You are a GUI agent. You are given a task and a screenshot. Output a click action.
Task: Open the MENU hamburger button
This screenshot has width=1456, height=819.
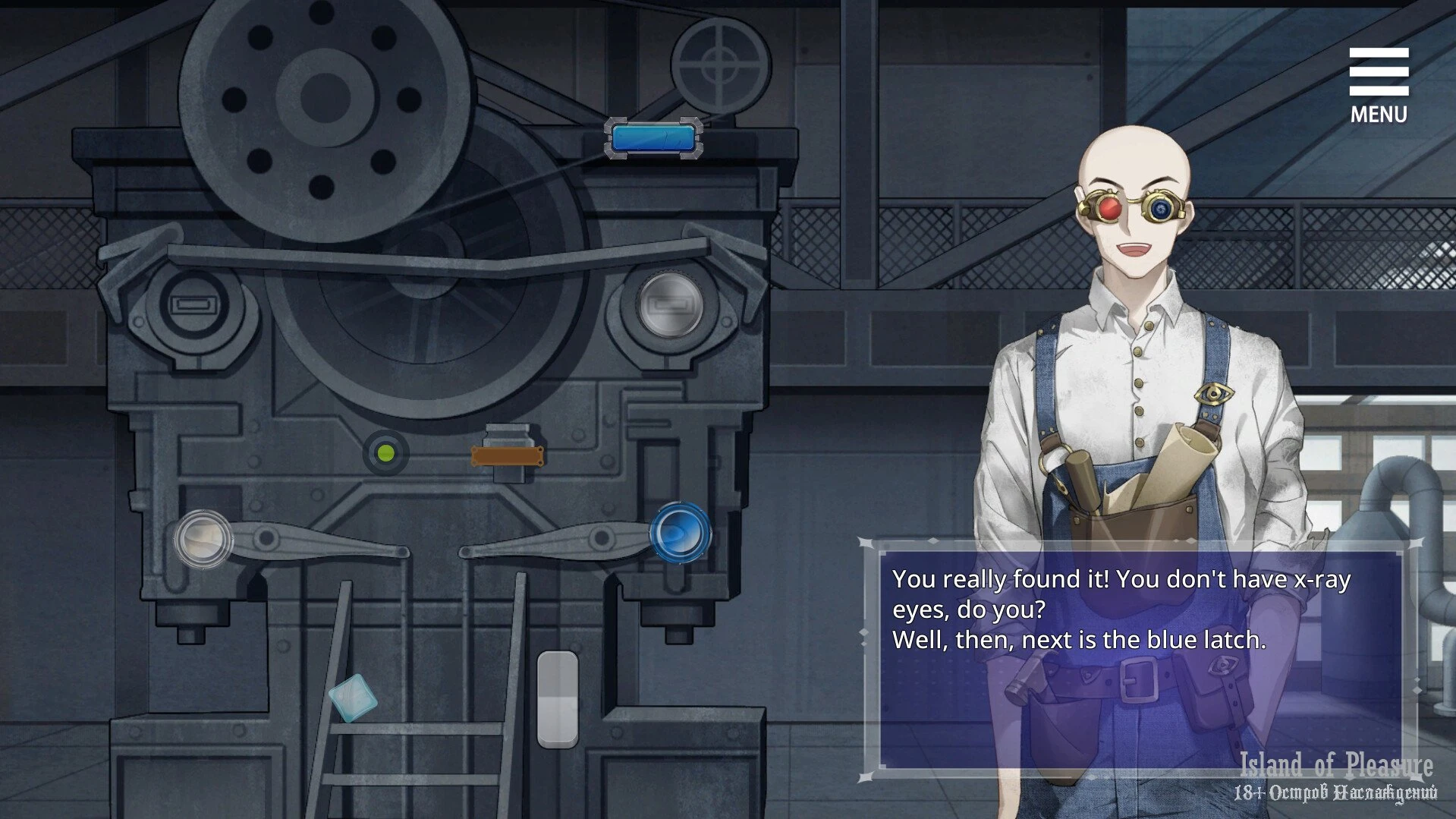(1378, 85)
